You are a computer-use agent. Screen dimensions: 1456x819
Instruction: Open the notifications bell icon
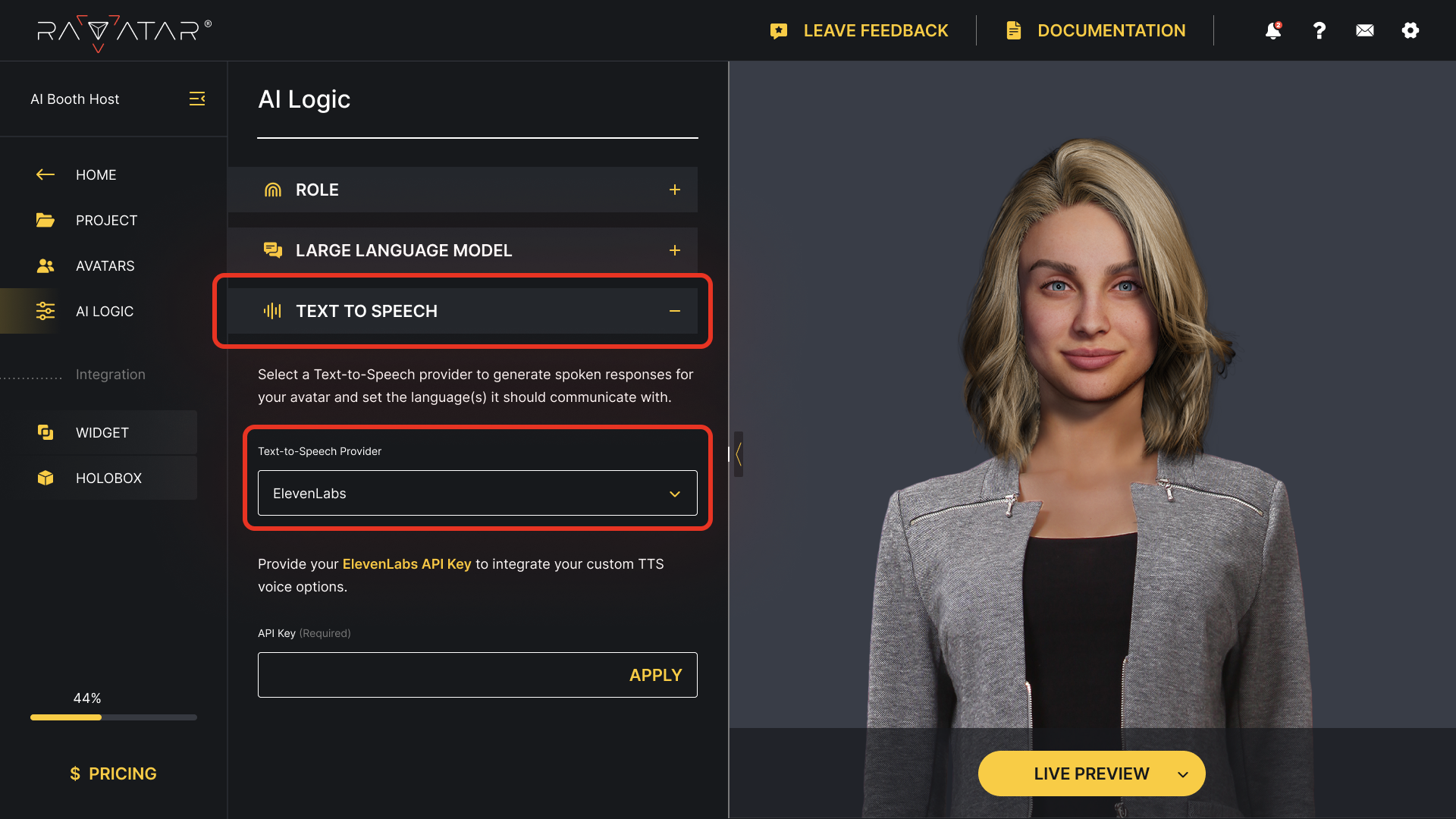click(1273, 30)
